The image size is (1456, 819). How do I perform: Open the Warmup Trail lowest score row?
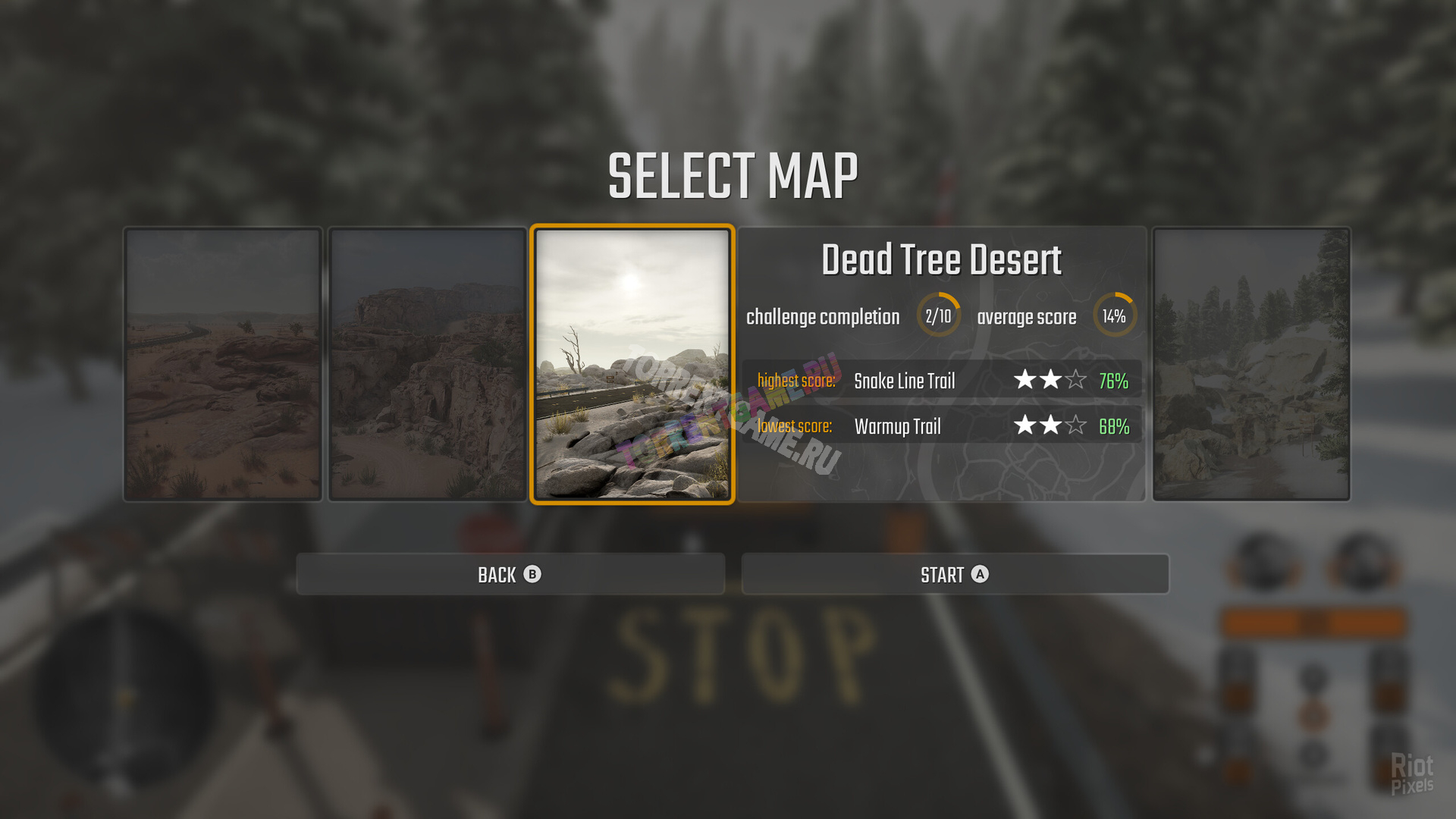click(x=941, y=425)
